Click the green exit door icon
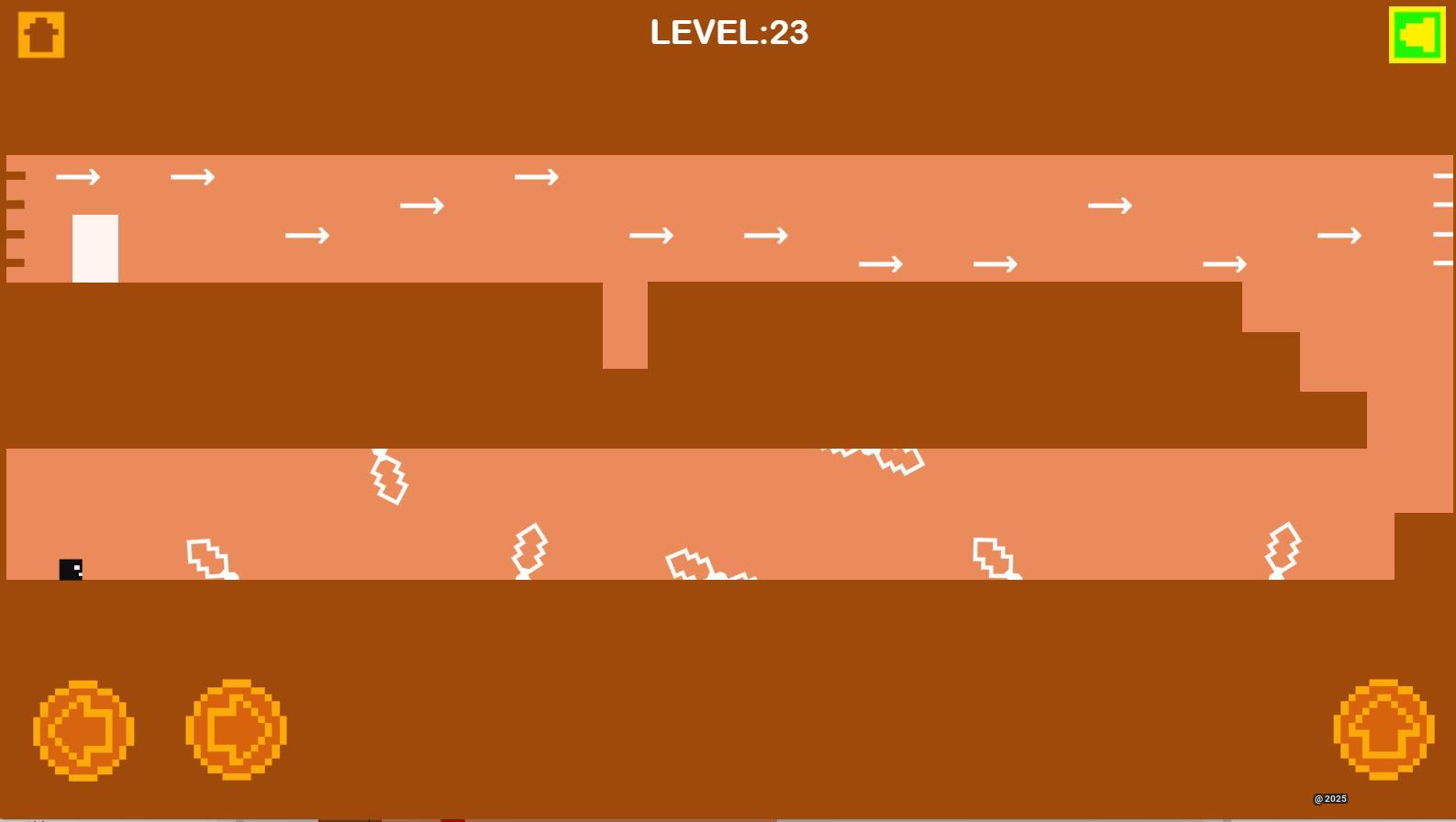The height and width of the screenshot is (822, 1456). click(1416, 36)
